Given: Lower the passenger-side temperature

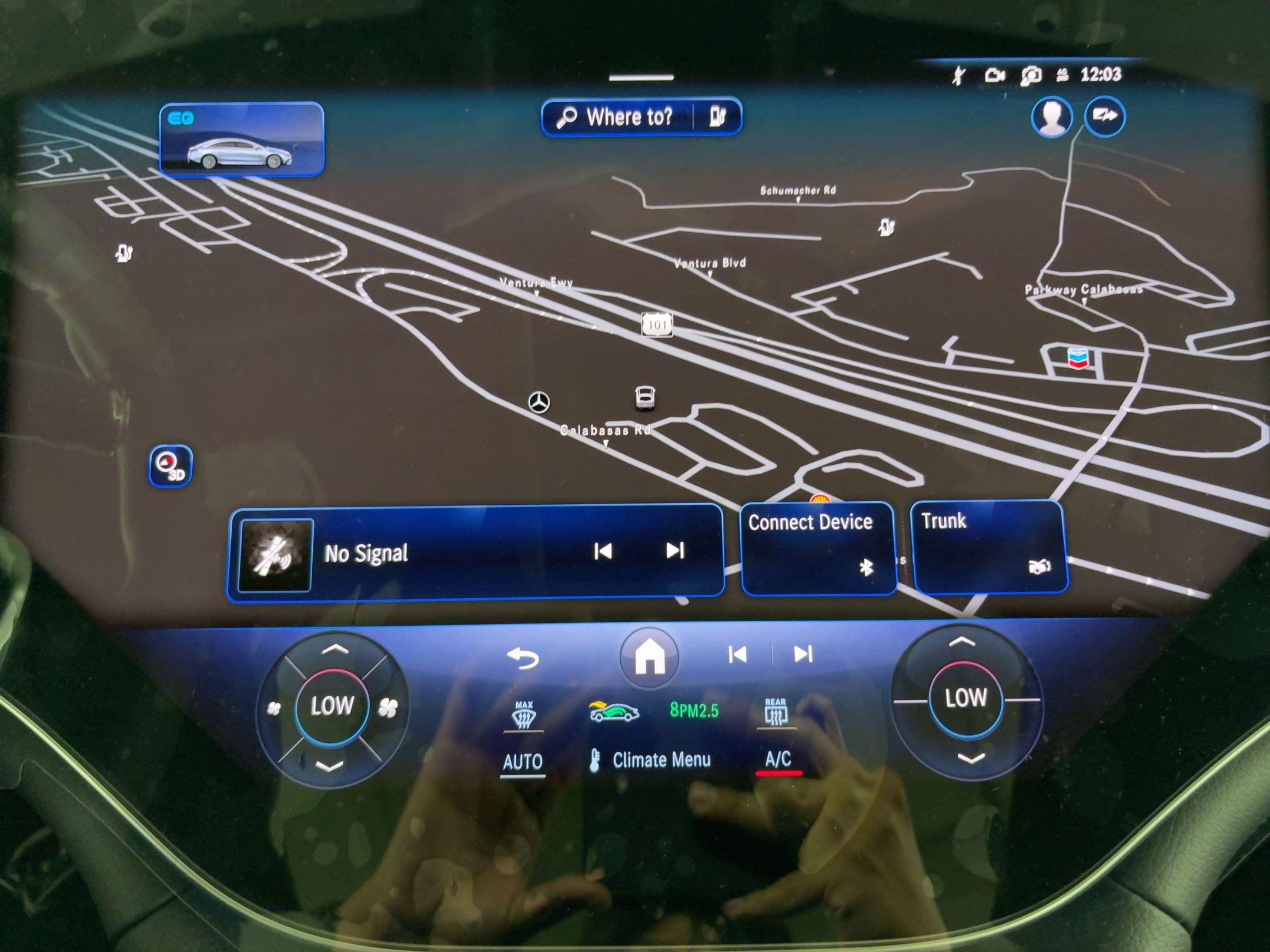Looking at the screenshot, I should (970, 759).
